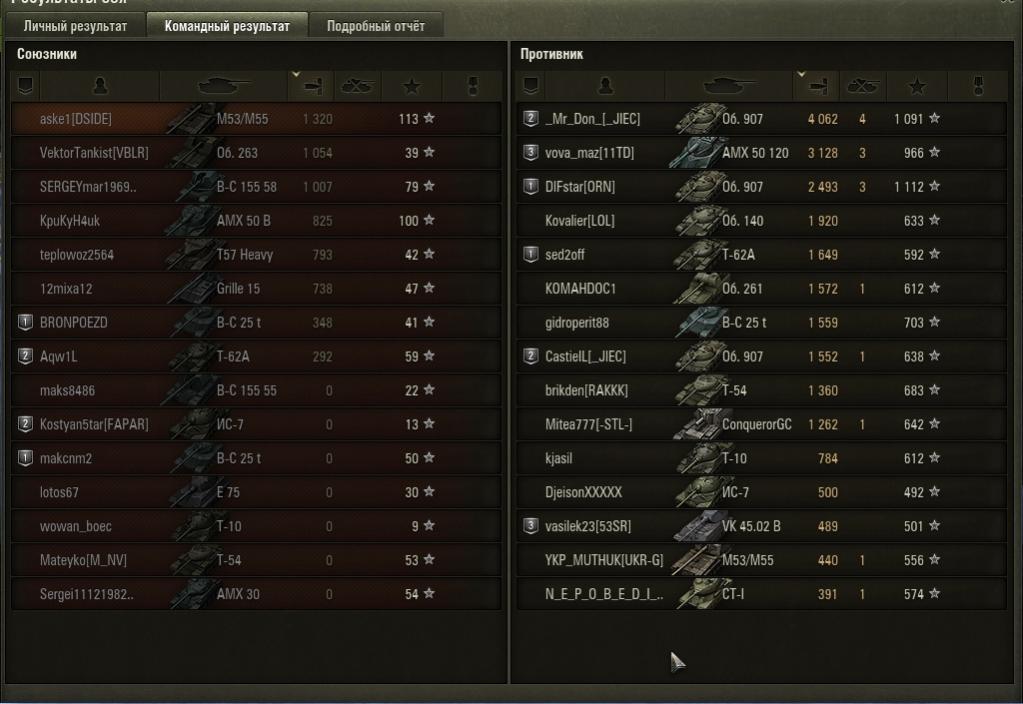Select vasilek23[53SR] in VK 45.02 B
Image resolution: width=1023 pixels, height=704 pixels.
(x=760, y=527)
